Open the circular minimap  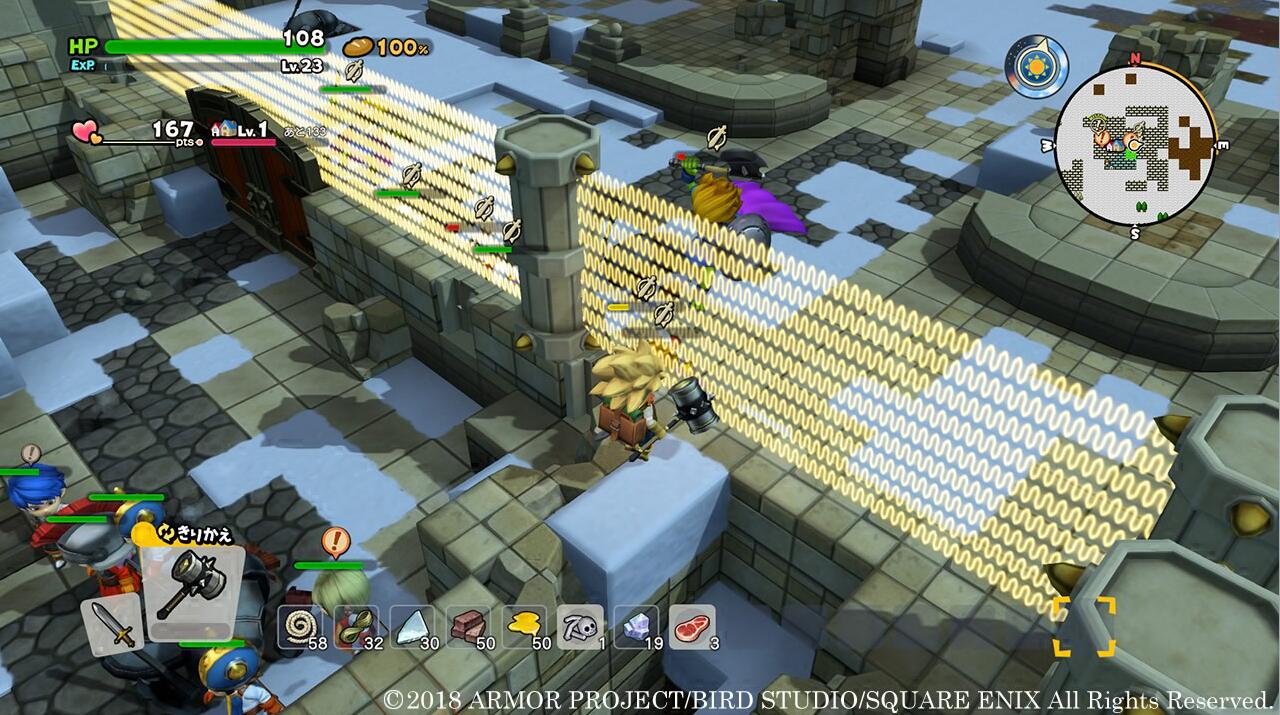click(1135, 148)
